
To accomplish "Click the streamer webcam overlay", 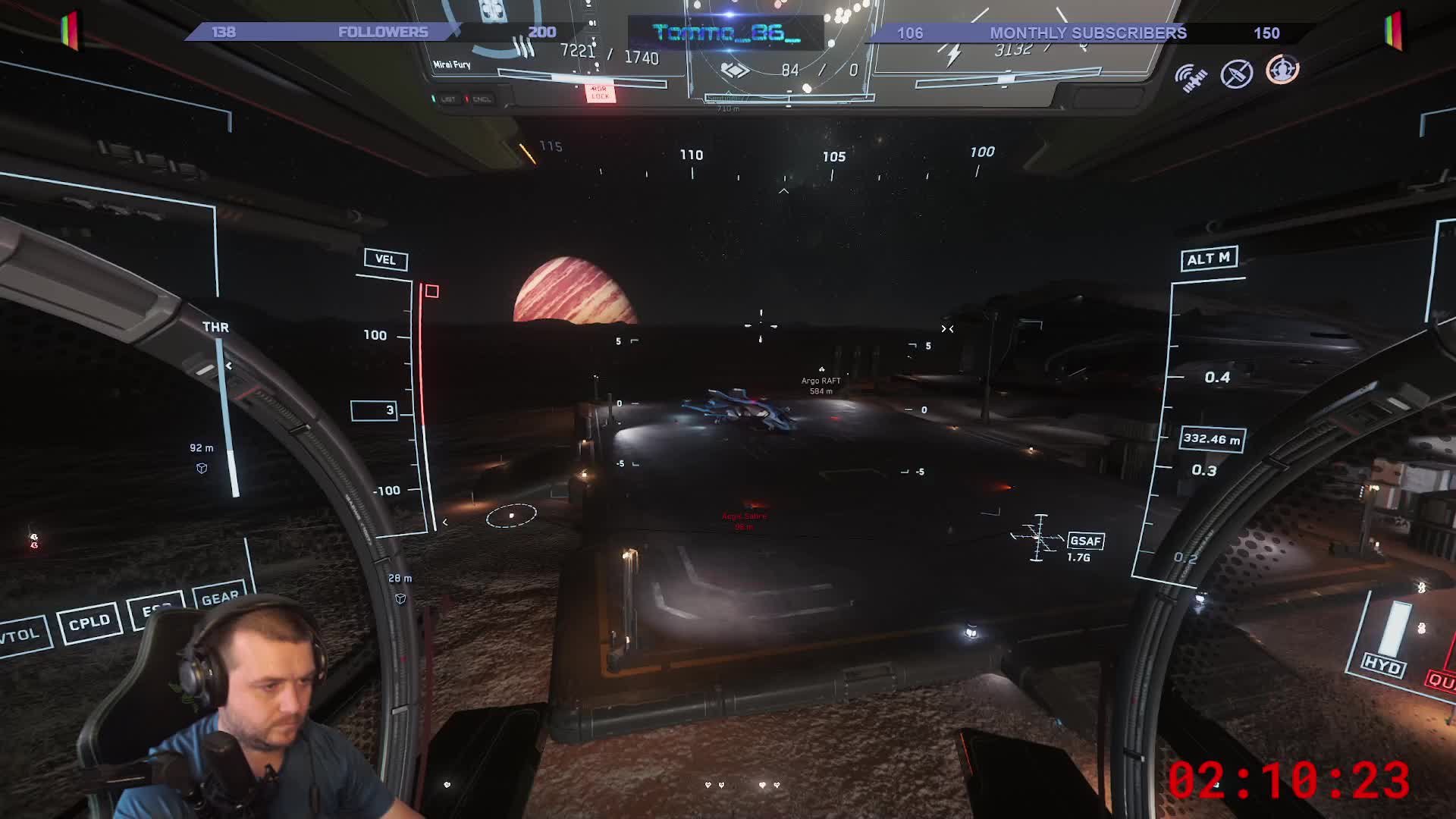I will point(227,713).
